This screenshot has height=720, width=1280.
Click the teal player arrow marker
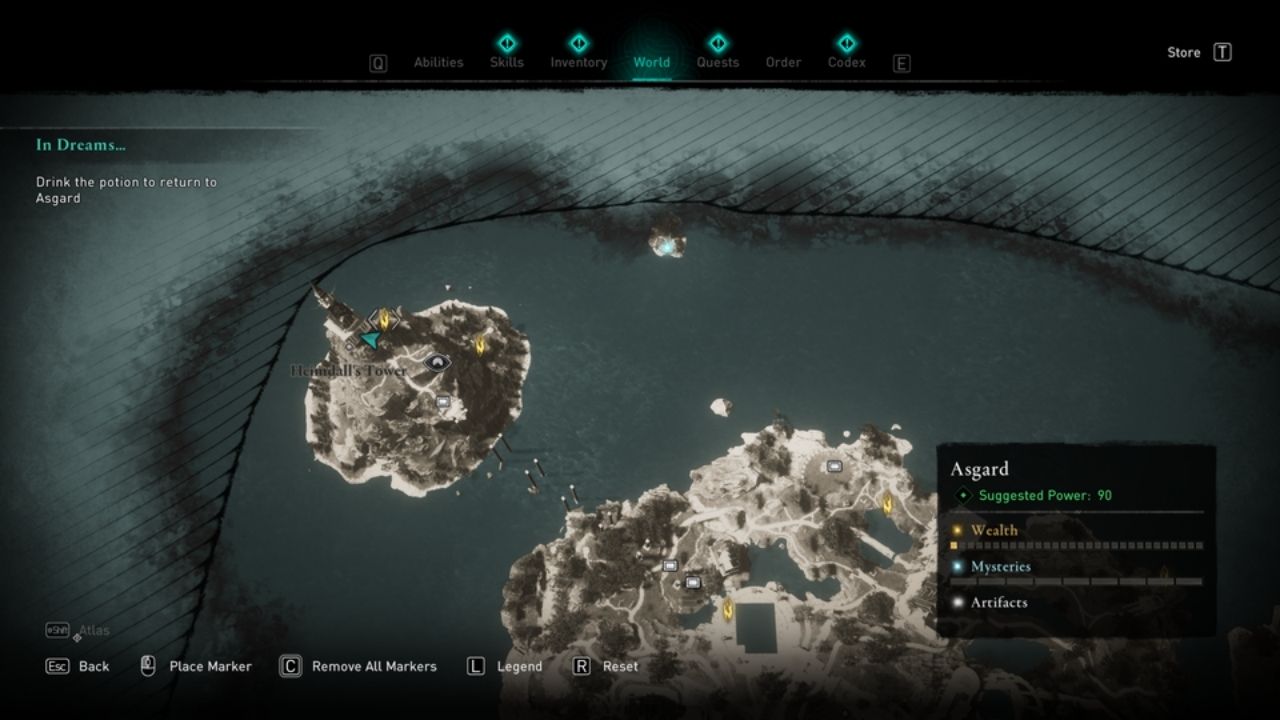371,341
